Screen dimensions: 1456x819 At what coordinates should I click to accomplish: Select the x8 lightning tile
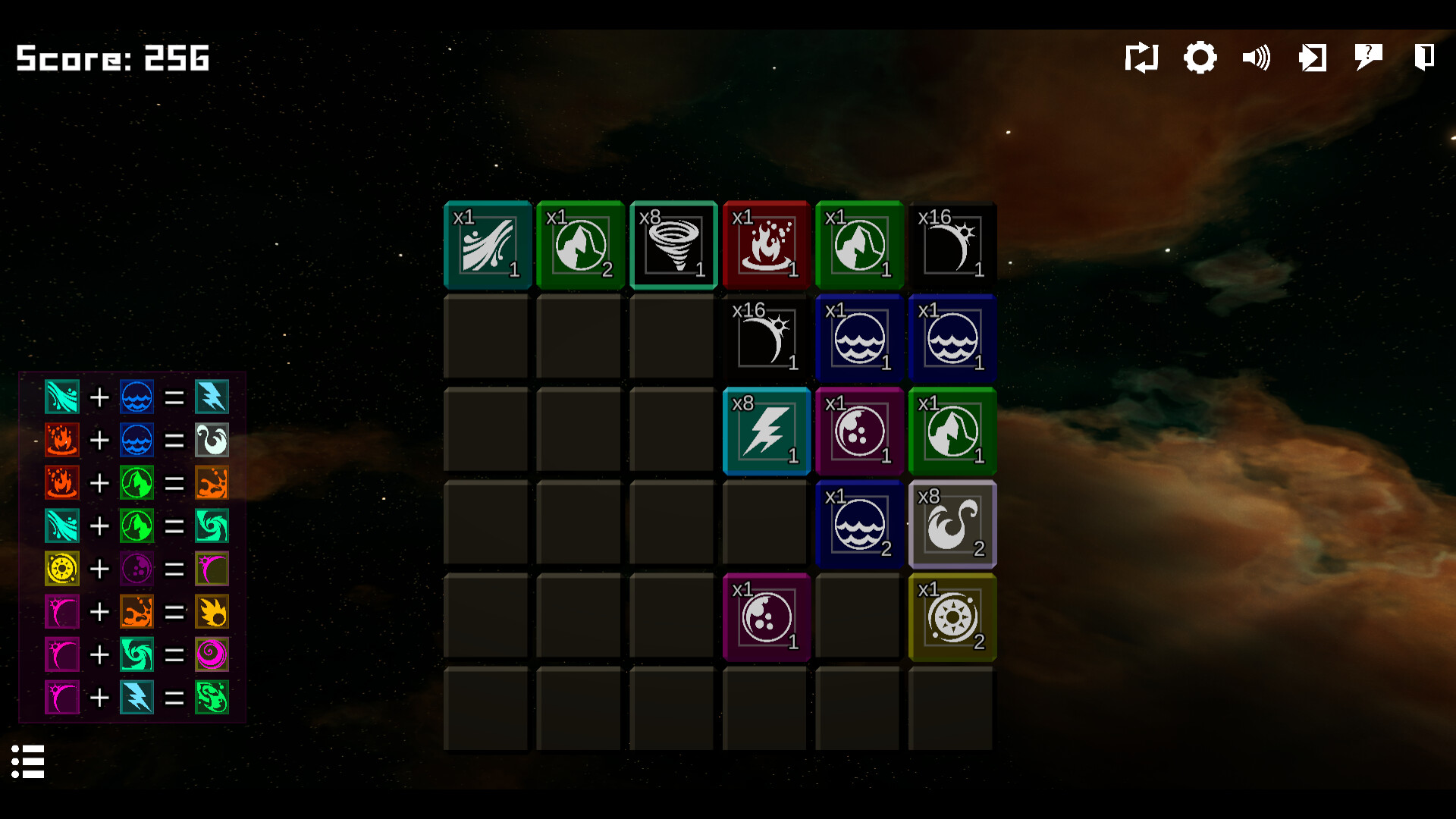[x=766, y=431]
